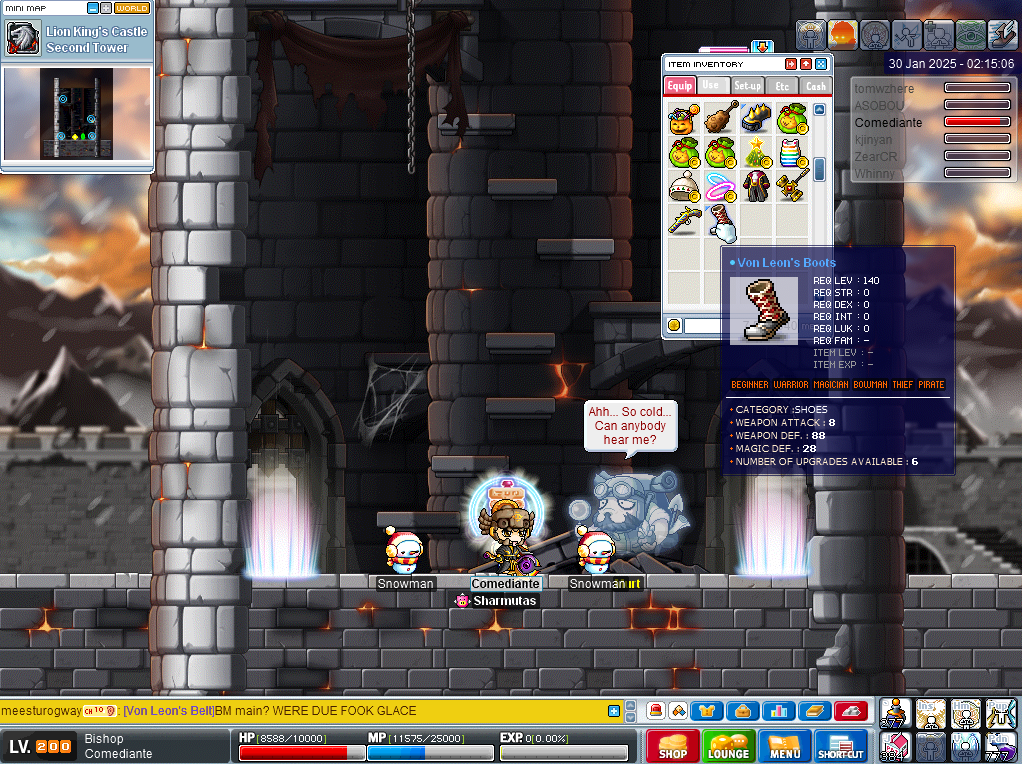This screenshot has height=764, width=1022.
Task: Click the mini map tower view
Action: point(77,112)
